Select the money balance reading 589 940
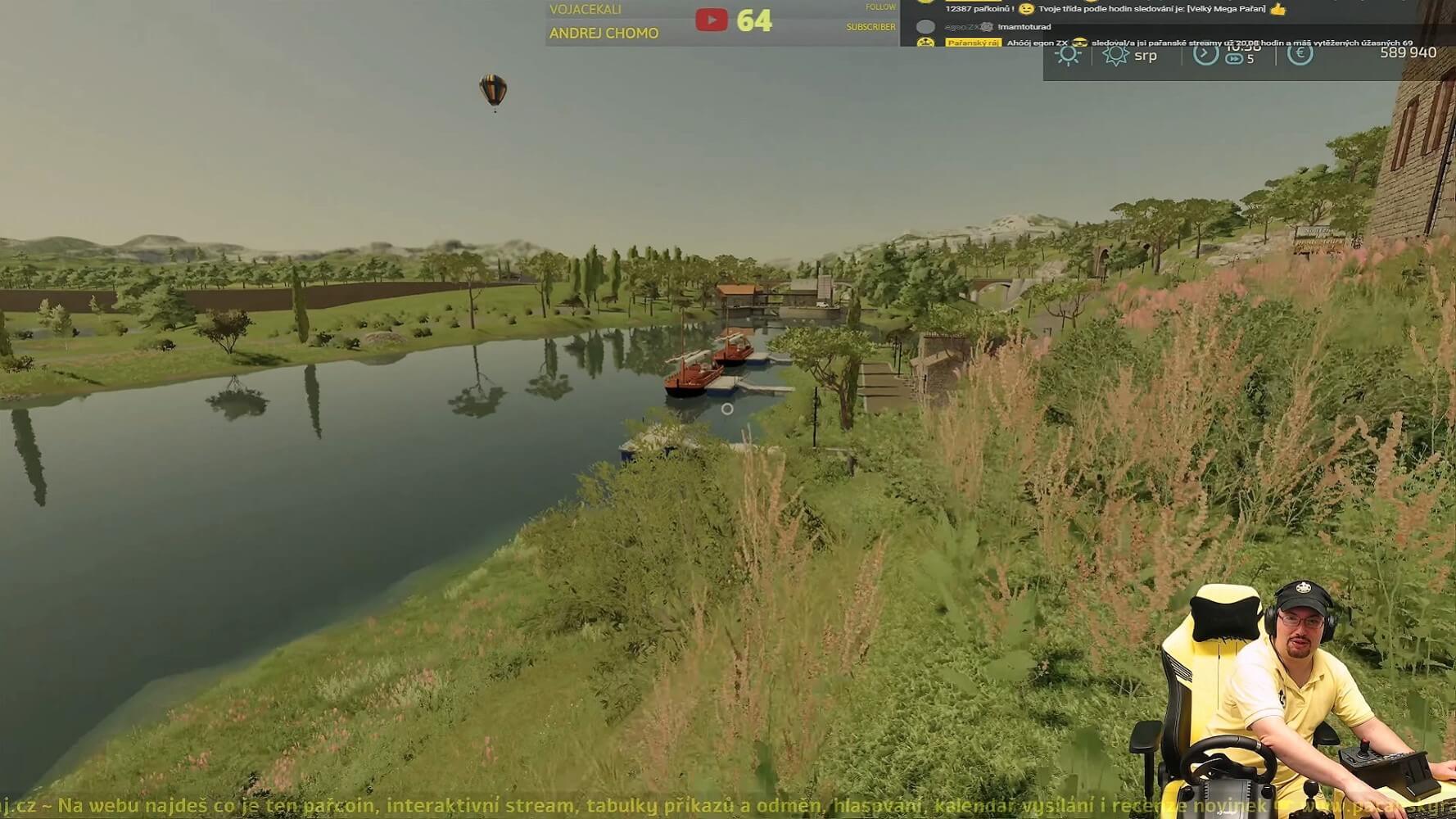 1409,52
